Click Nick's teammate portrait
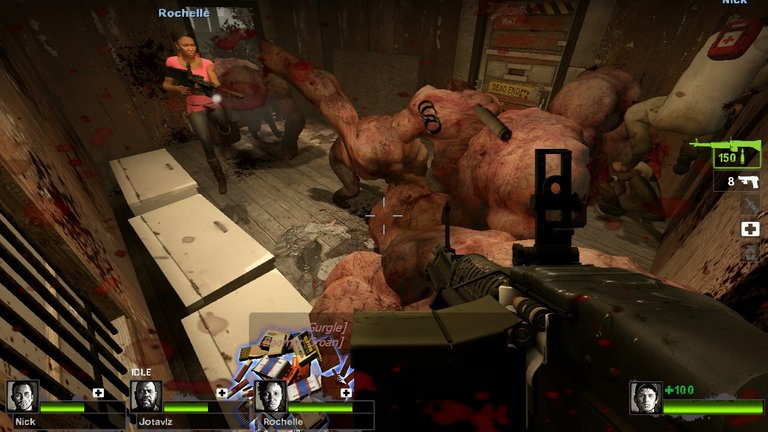 tap(23, 397)
